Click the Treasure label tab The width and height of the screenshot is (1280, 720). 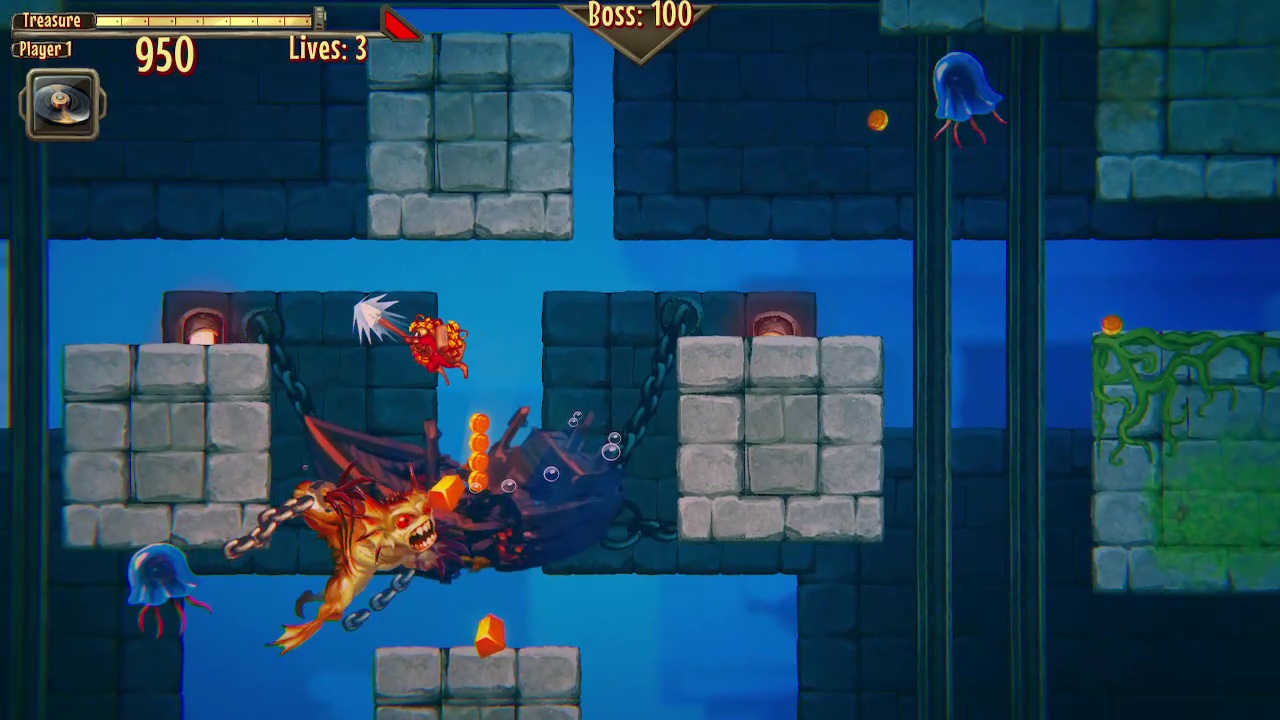coord(51,19)
